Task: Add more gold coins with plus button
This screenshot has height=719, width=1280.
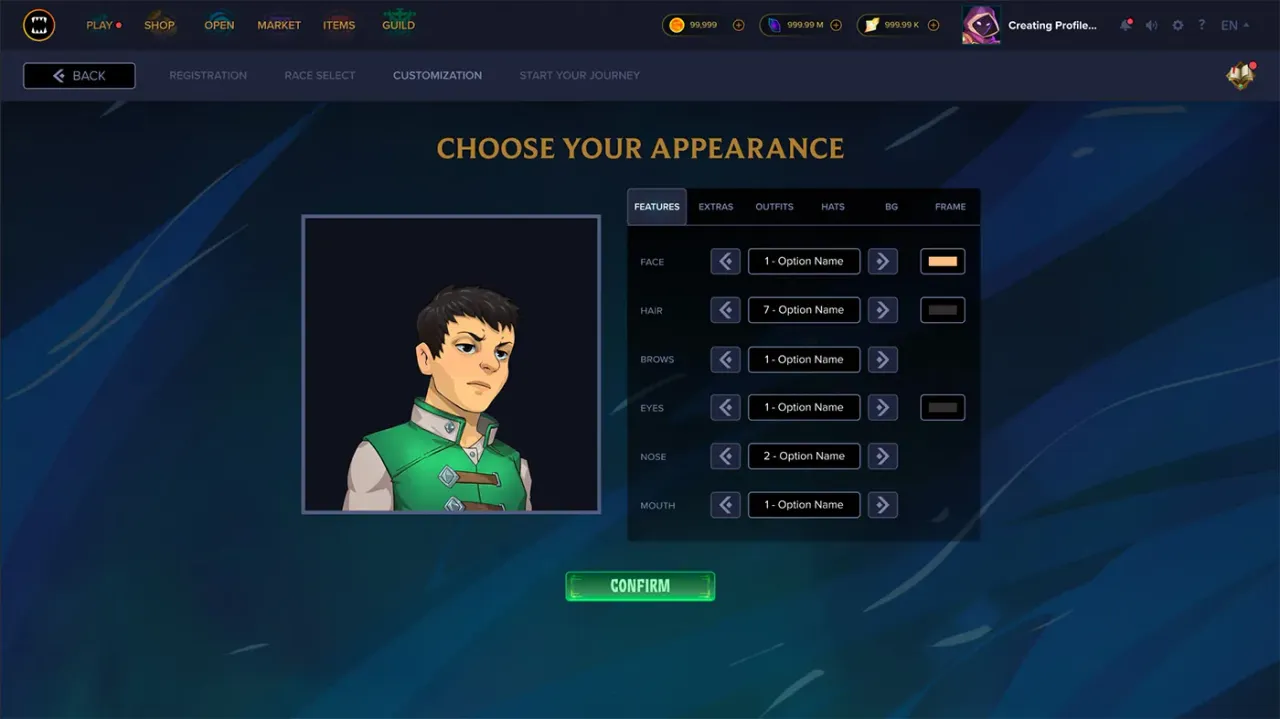Action: point(739,25)
